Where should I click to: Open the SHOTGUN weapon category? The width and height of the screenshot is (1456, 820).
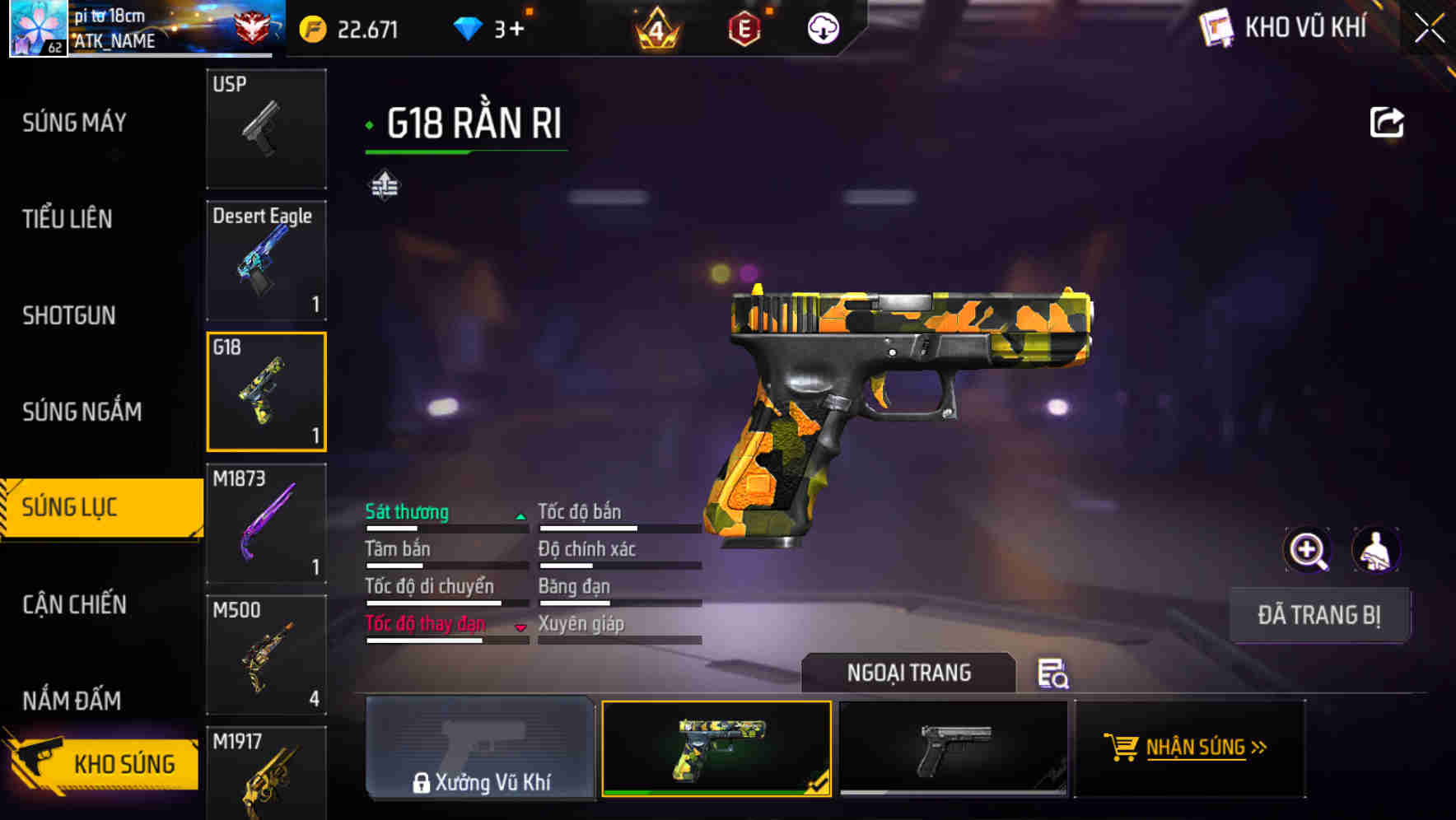[x=70, y=315]
